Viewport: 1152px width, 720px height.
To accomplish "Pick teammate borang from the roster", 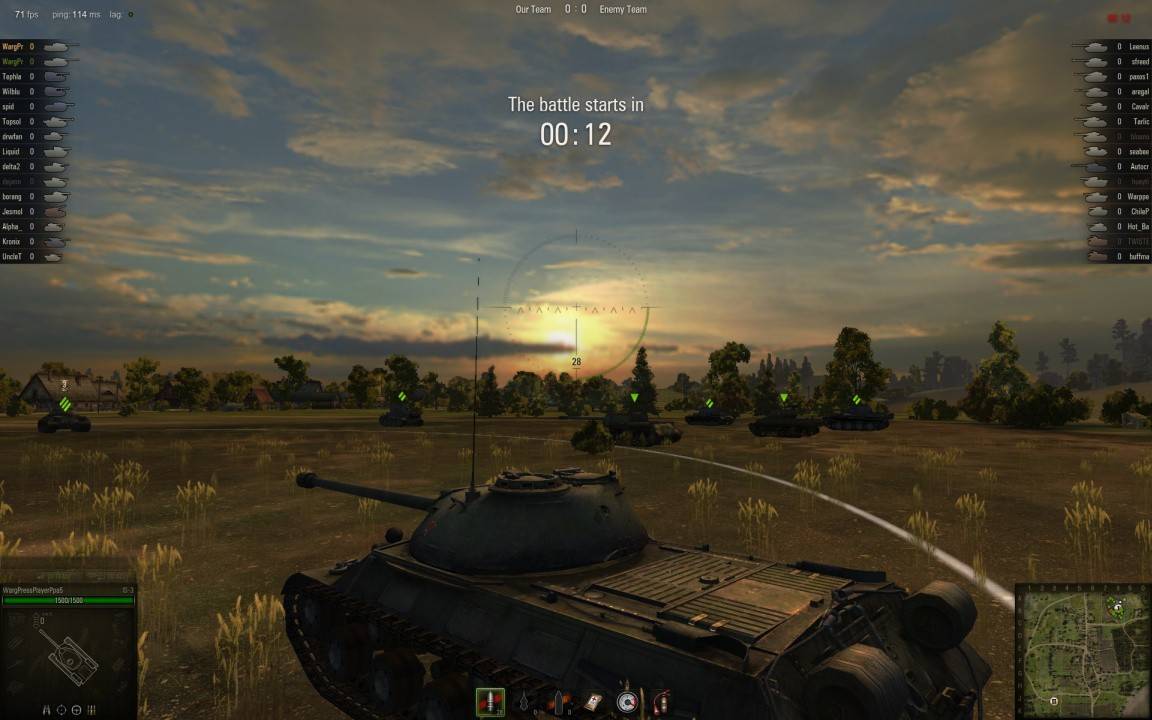I will pos(13,196).
